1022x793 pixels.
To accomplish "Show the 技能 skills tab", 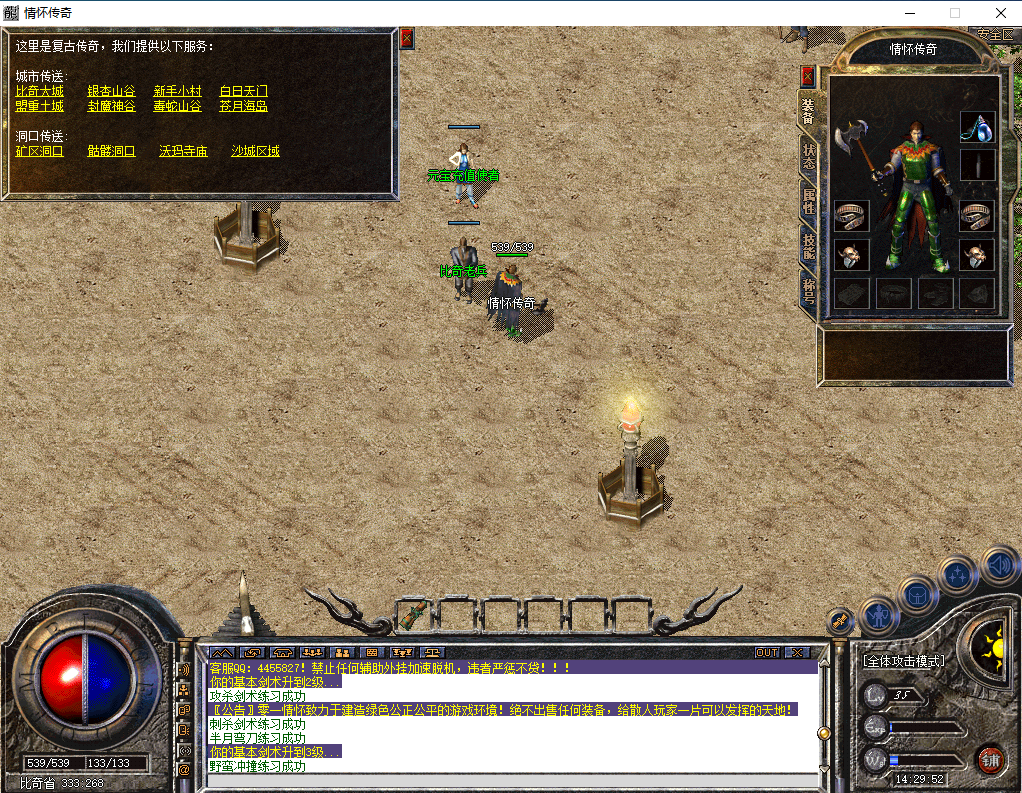I will click(x=808, y=247).
